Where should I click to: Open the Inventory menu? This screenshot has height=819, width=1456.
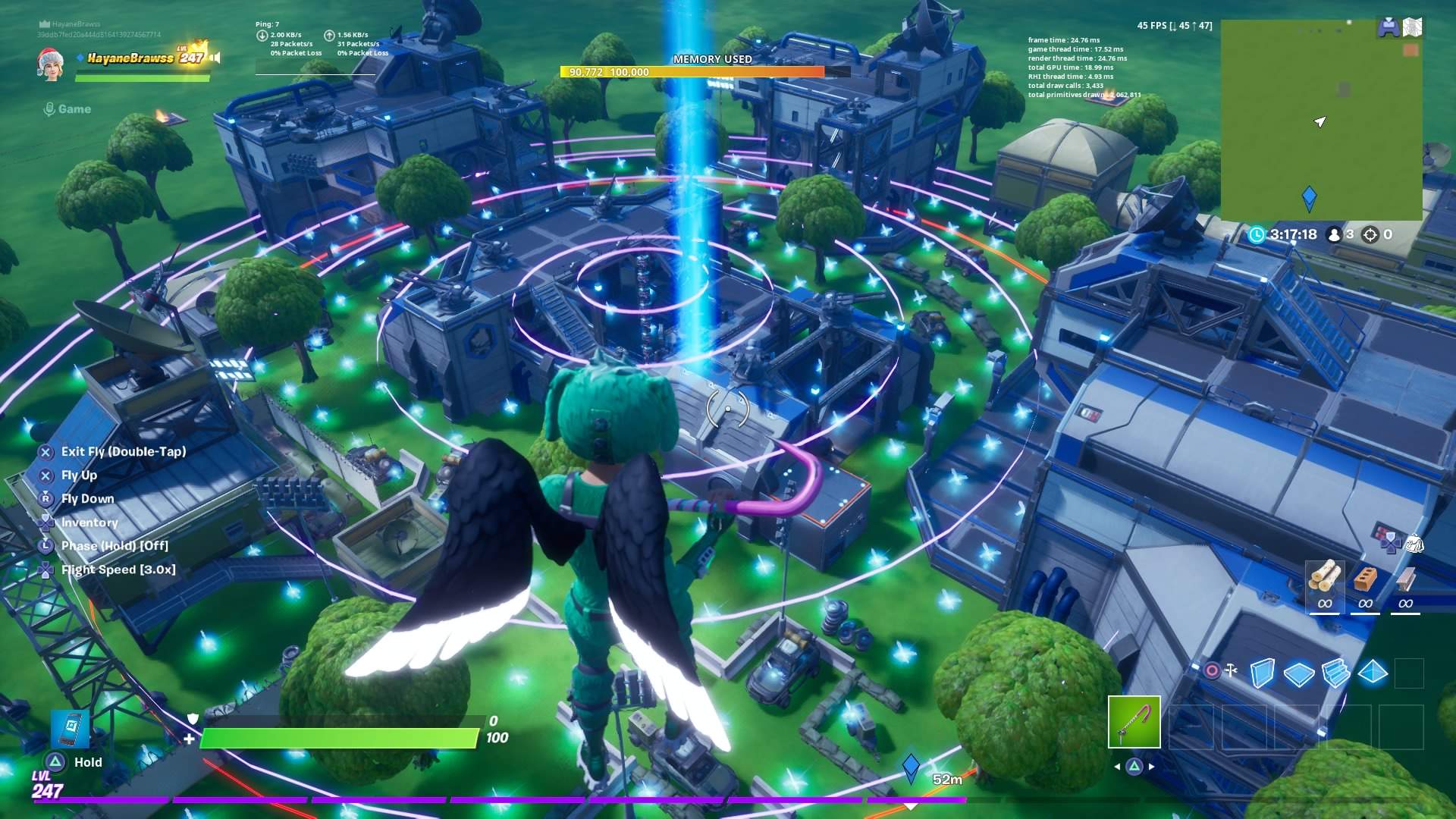click(x=89, y=522)
